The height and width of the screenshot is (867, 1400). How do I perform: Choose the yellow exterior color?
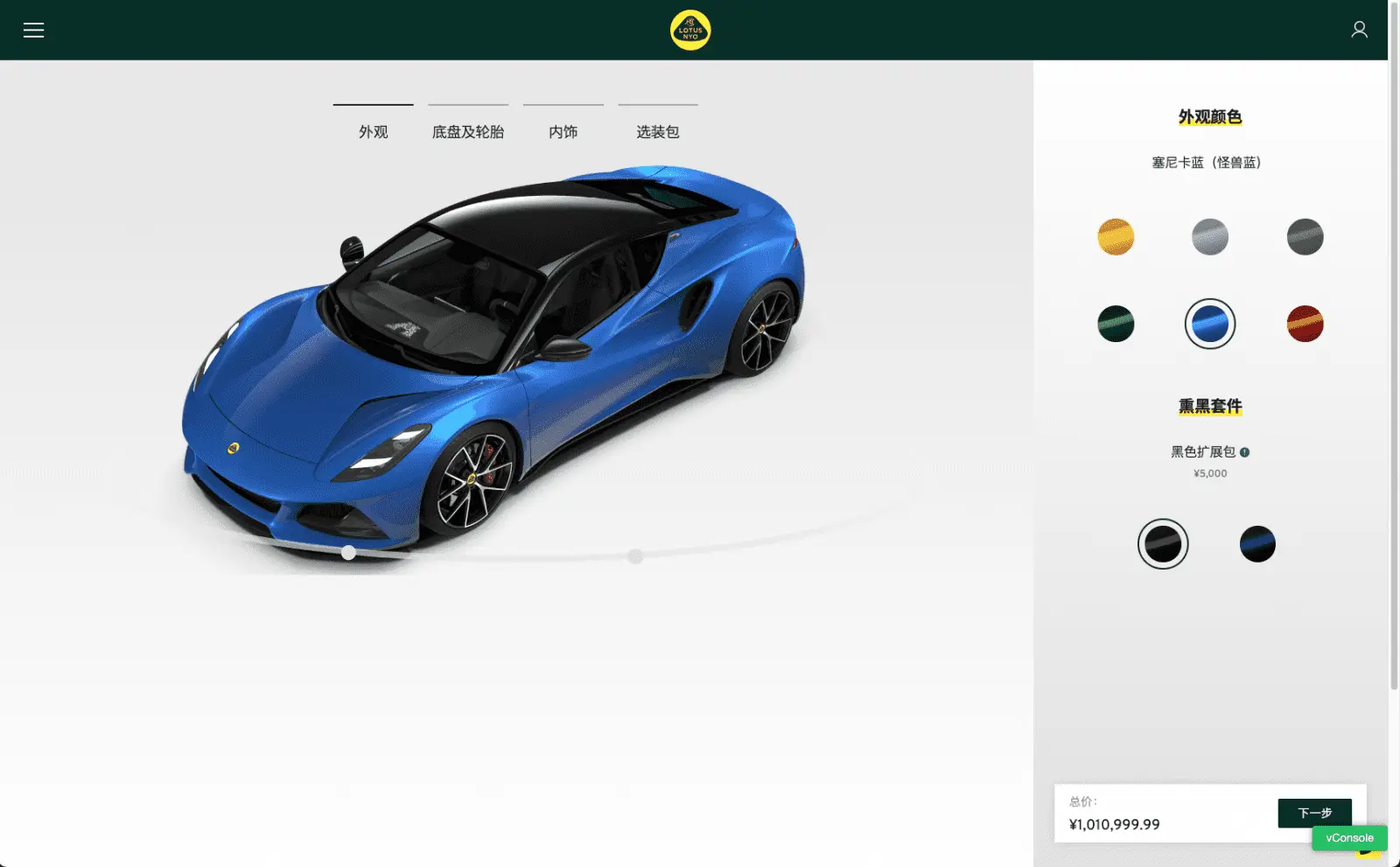pyautogui.click(x=1116, y=237)
